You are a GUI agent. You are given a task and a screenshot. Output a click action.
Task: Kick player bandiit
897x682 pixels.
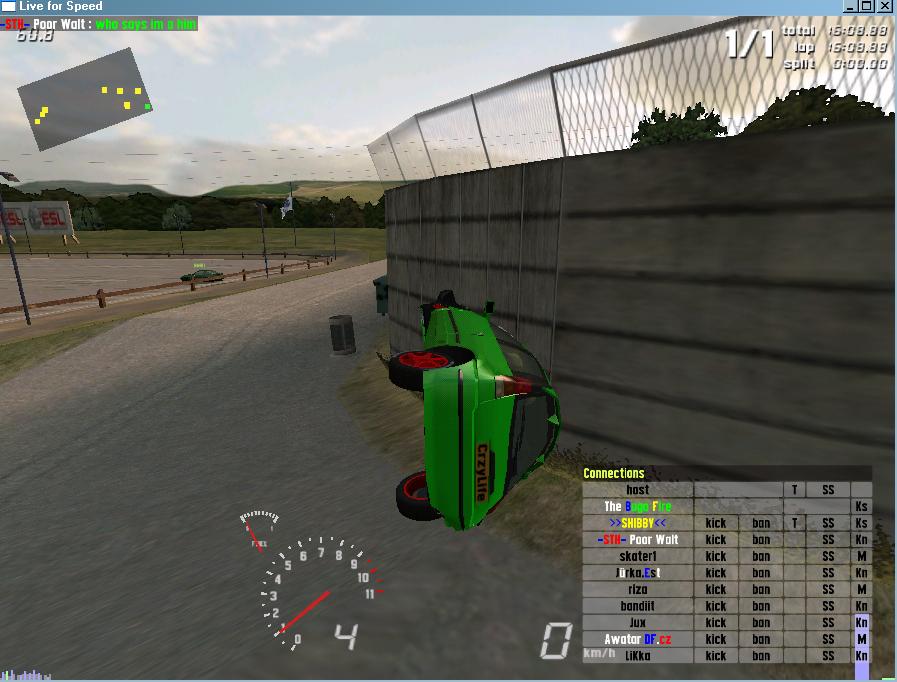coord(716,606)
